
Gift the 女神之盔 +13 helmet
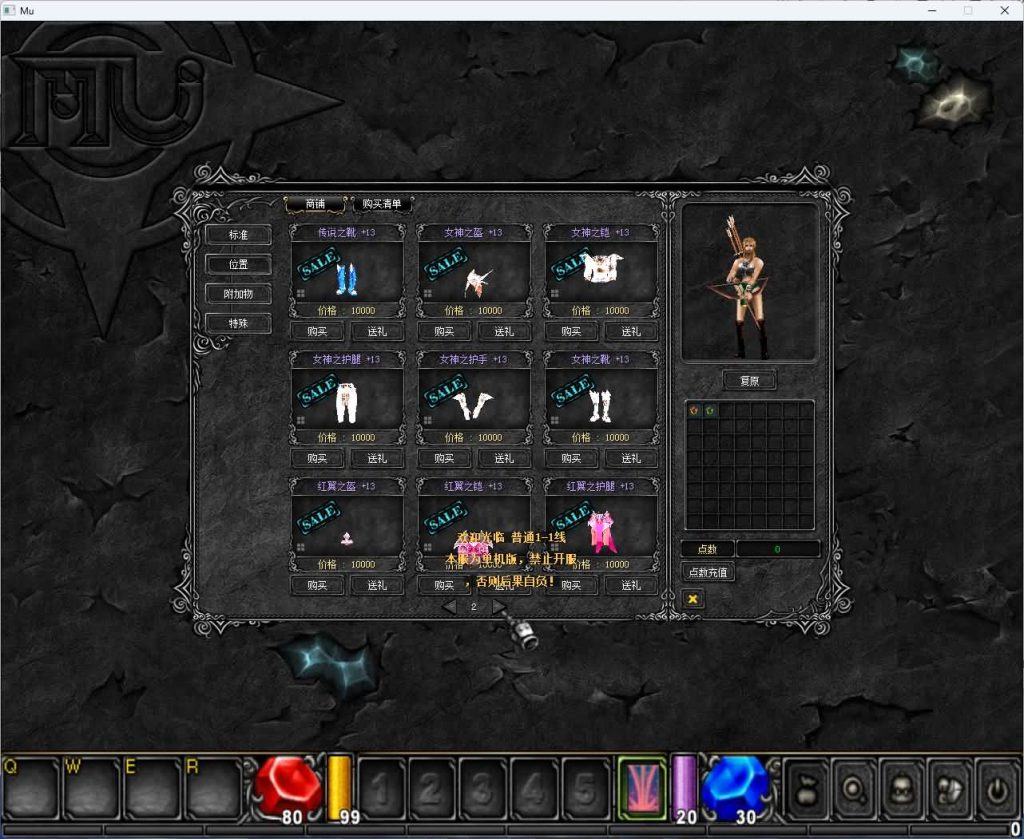click(x=504, y=332)
